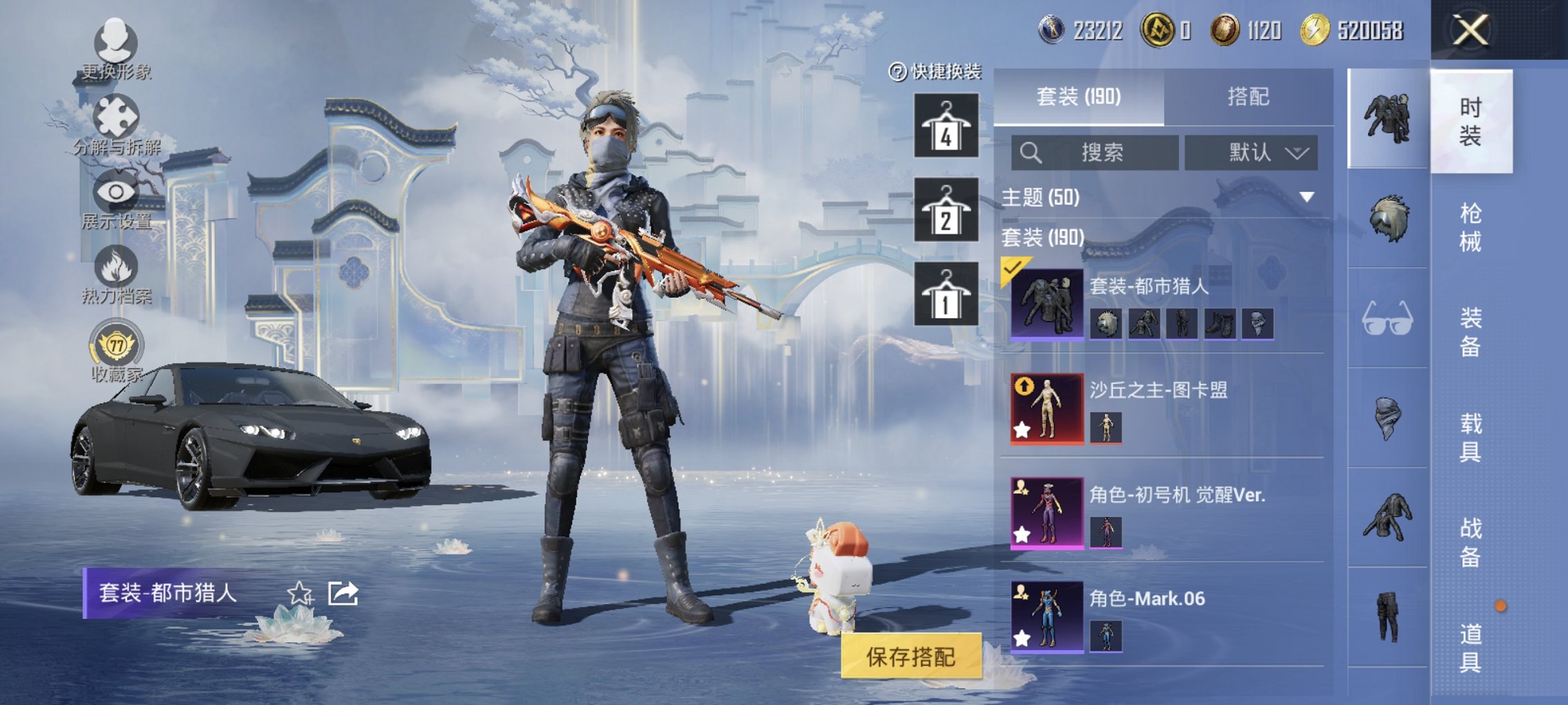Close the wardrobe with the X button
This screenshot has width=1568, height=705.
pos(1471,30)
